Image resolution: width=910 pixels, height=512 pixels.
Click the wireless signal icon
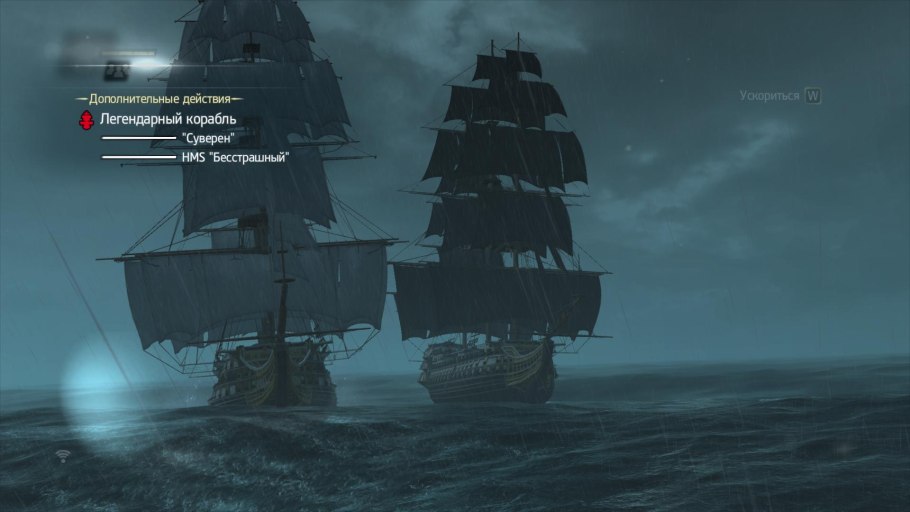point(64,456)
